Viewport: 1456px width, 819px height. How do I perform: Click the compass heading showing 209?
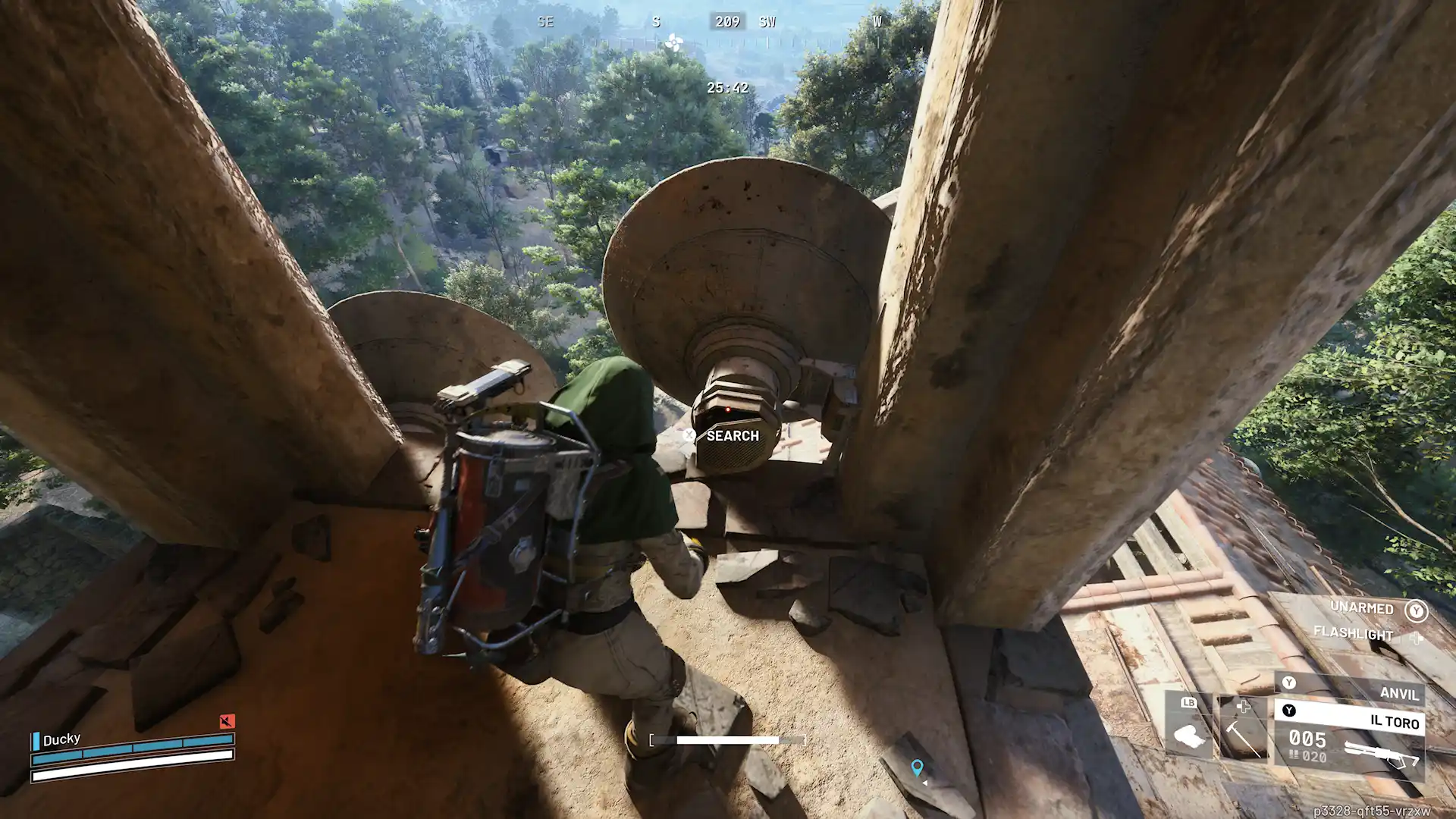(x=727, y=22)
